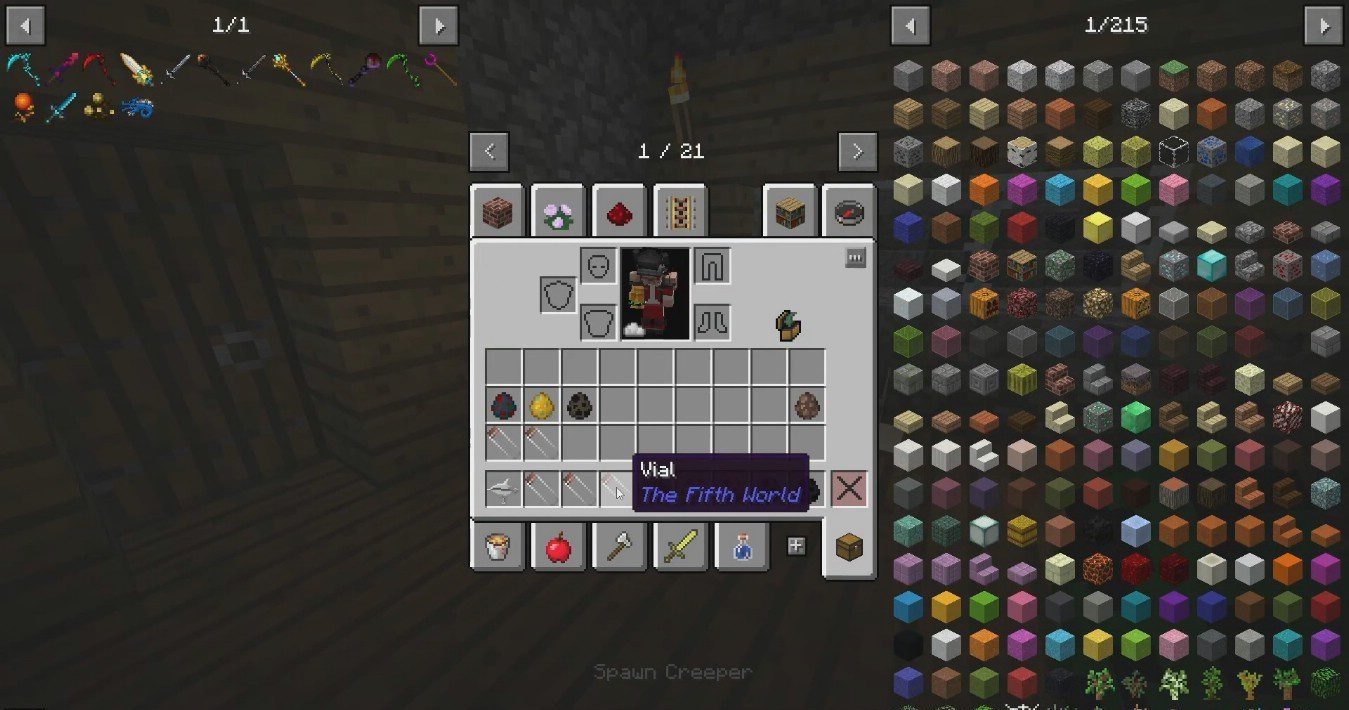Open the bookshelf creative tab
This screenshot has height=710, width=1349.
click(790, 212)
